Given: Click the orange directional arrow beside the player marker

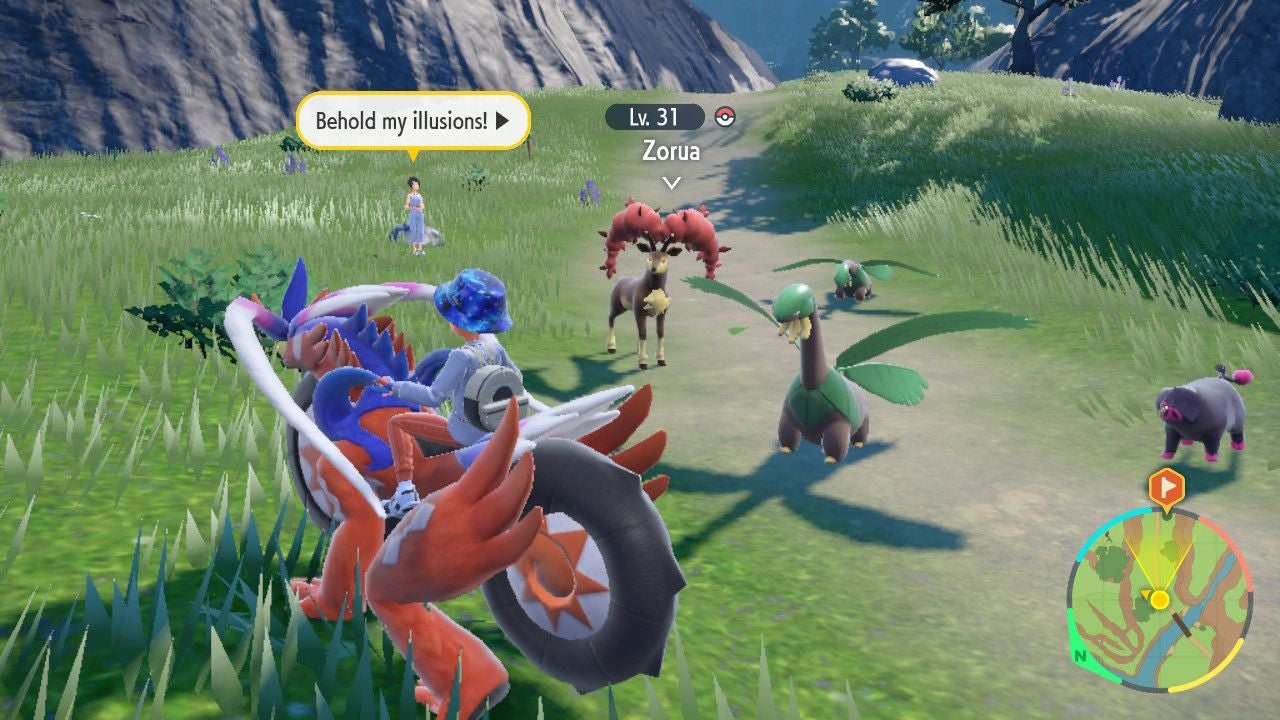Looking at the screenshot, I should (1145, 593).
